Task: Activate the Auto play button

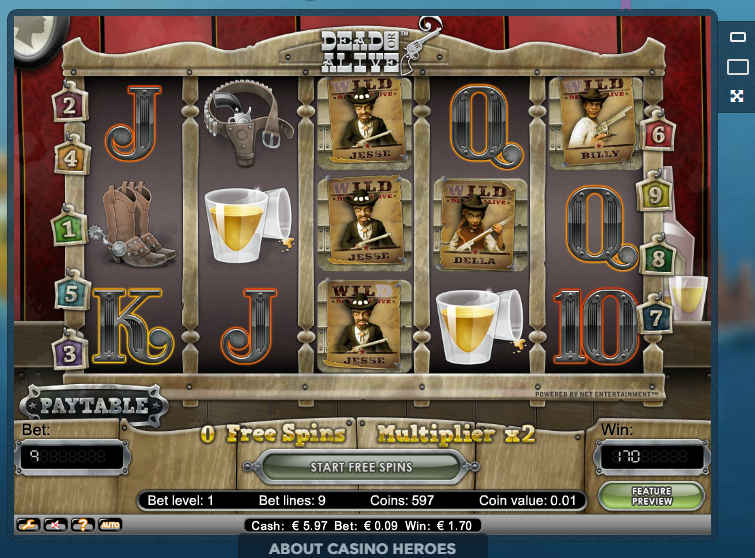Action: coord(110,524)
